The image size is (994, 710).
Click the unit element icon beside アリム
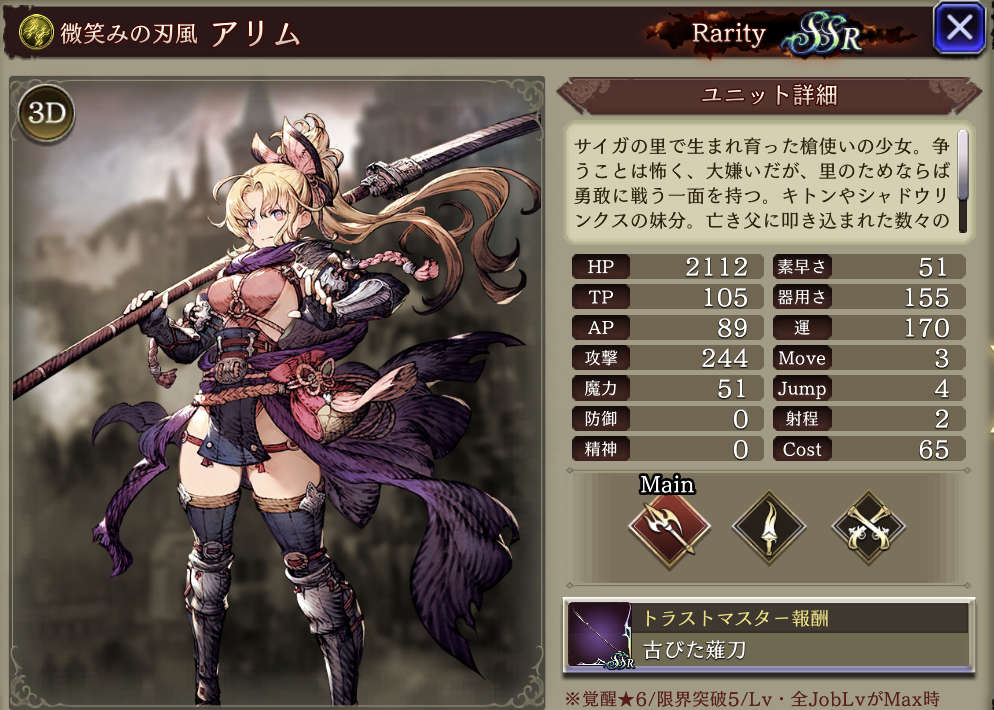34,32
